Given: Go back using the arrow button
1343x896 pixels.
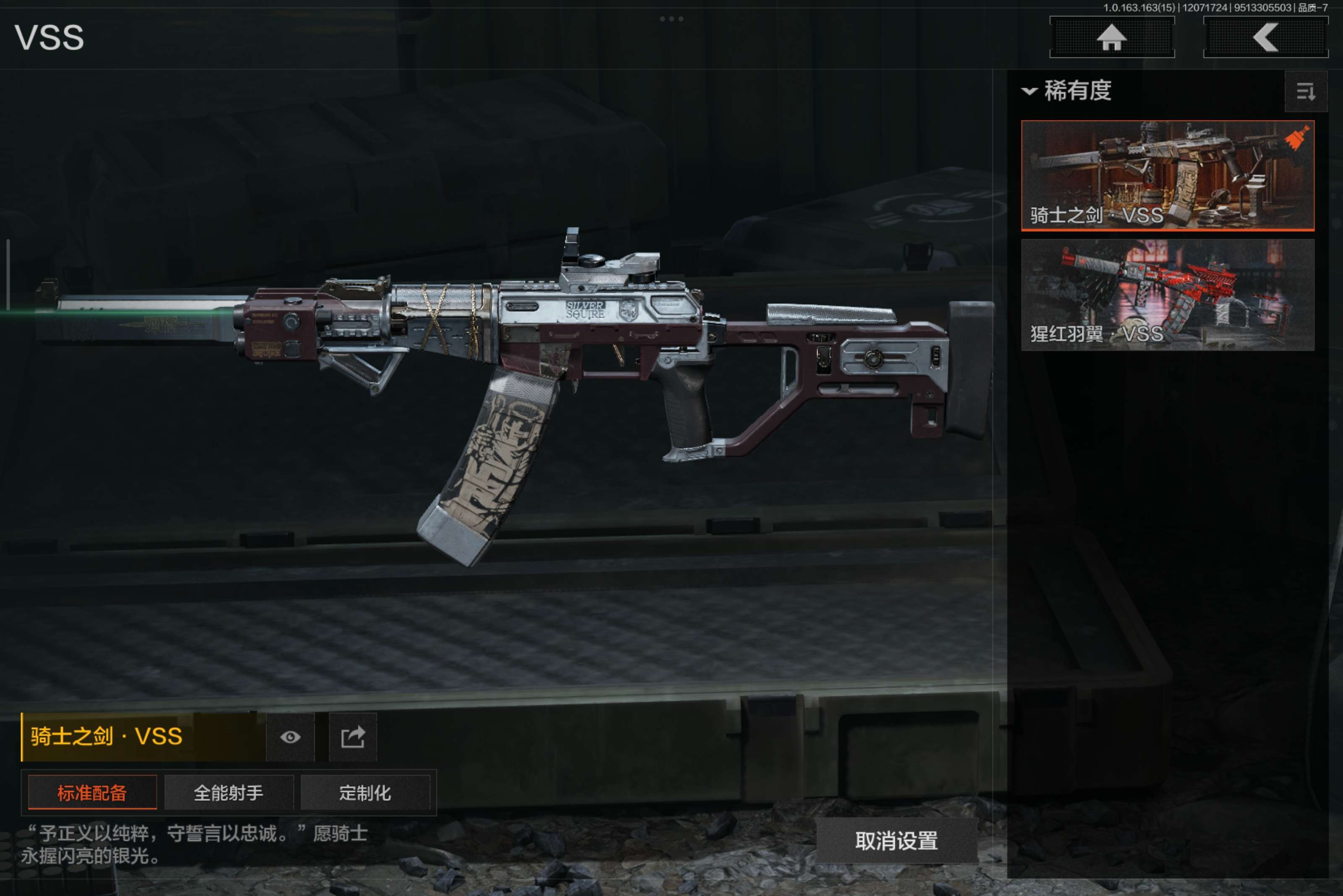Looking at the screenshot, I should tap(1265, 38).
